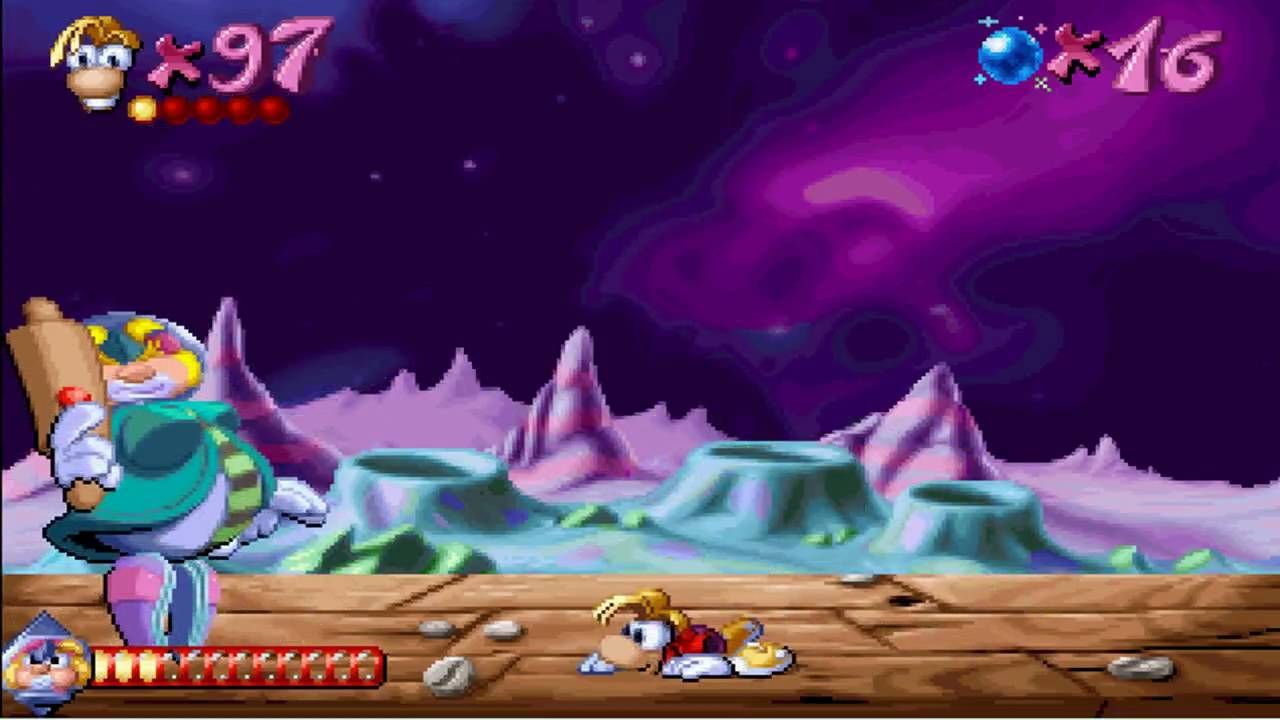Click the yellow health dot

tap(142, 107)
